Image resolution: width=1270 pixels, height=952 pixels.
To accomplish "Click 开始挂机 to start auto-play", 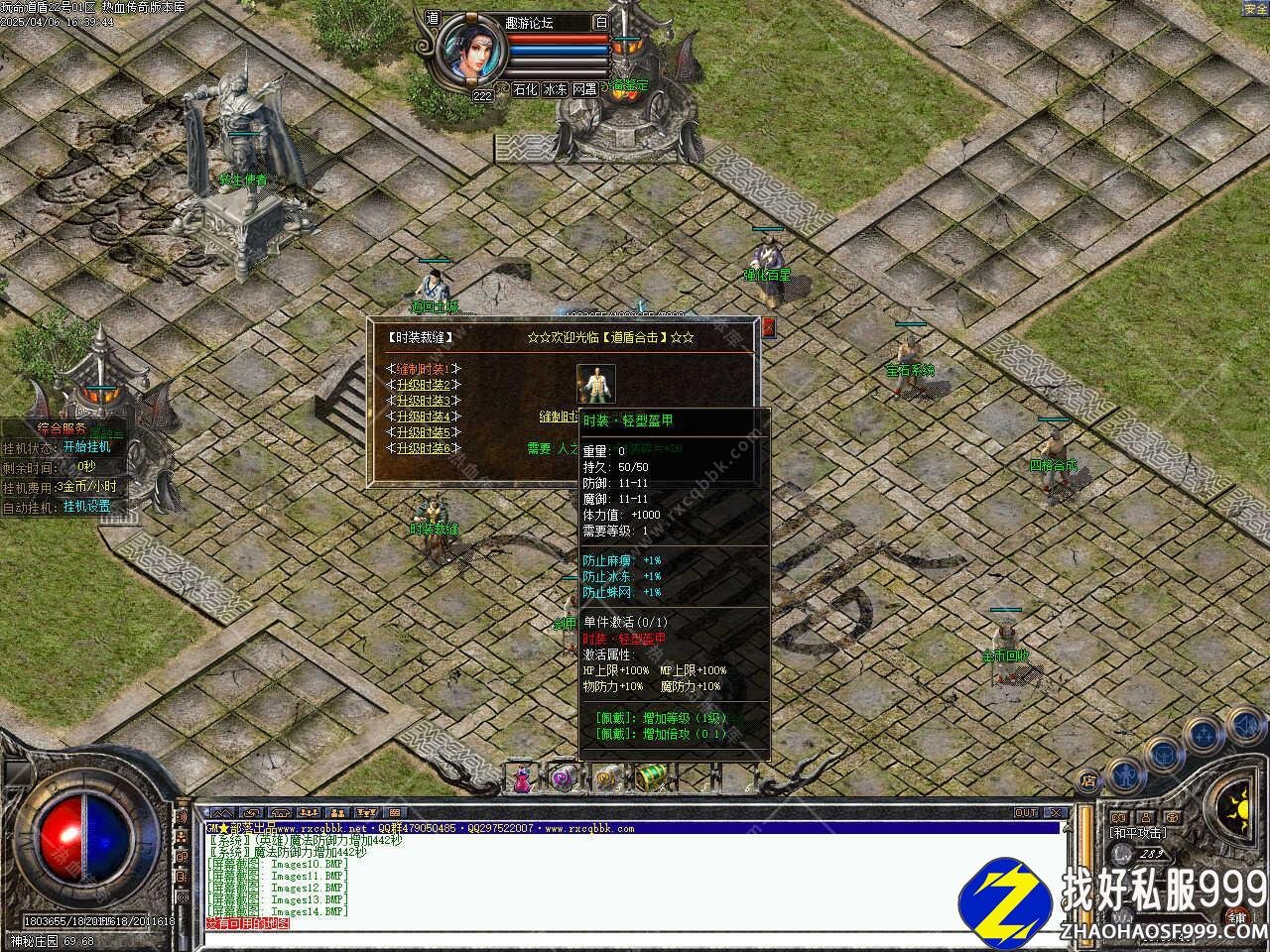I will click(x=87, y=446).
